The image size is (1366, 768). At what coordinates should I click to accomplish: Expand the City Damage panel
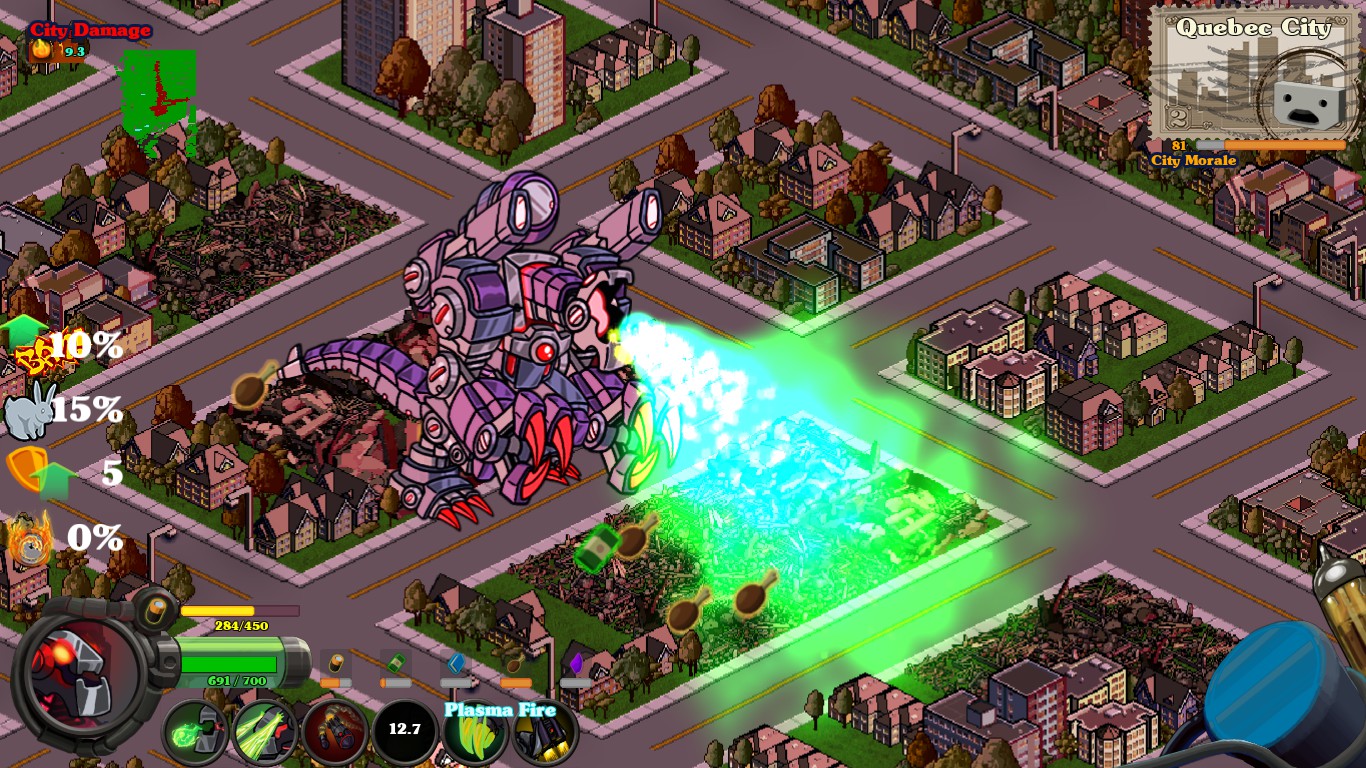pos(90,29)
